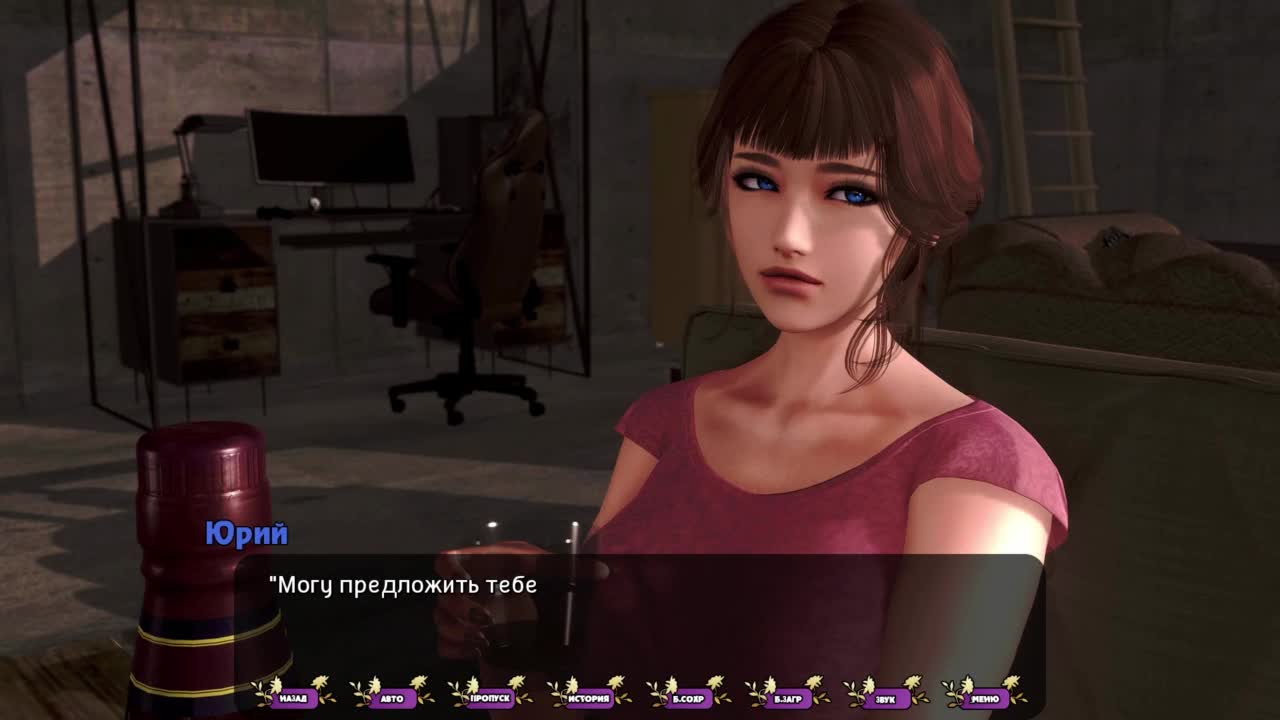
Task: Activate the Пропуск (Skip) button
Action: pos(491,698)
